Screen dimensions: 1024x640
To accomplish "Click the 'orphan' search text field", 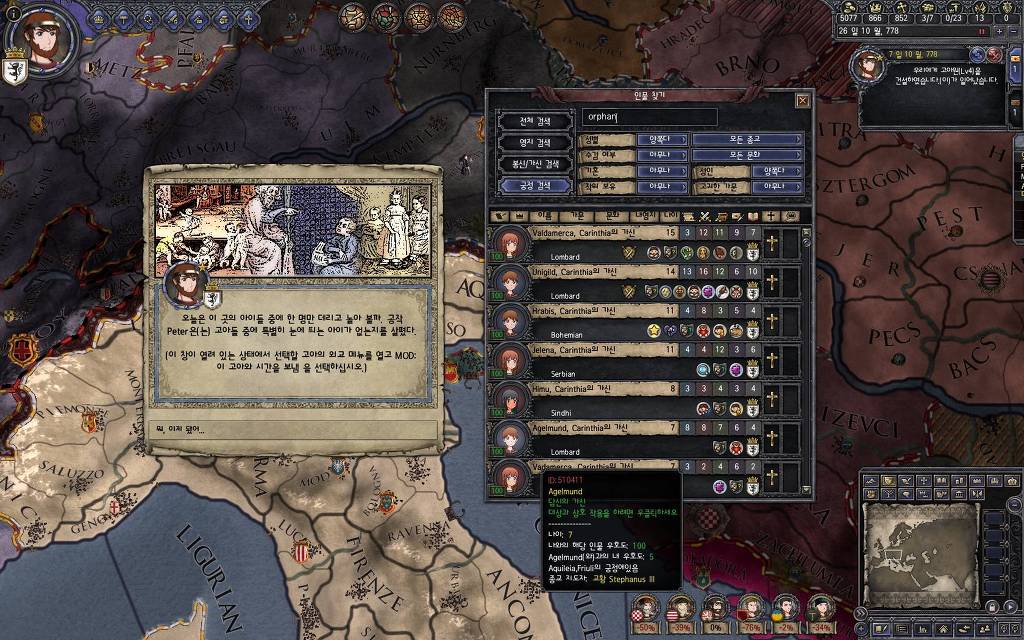I will tap(650, 118).
